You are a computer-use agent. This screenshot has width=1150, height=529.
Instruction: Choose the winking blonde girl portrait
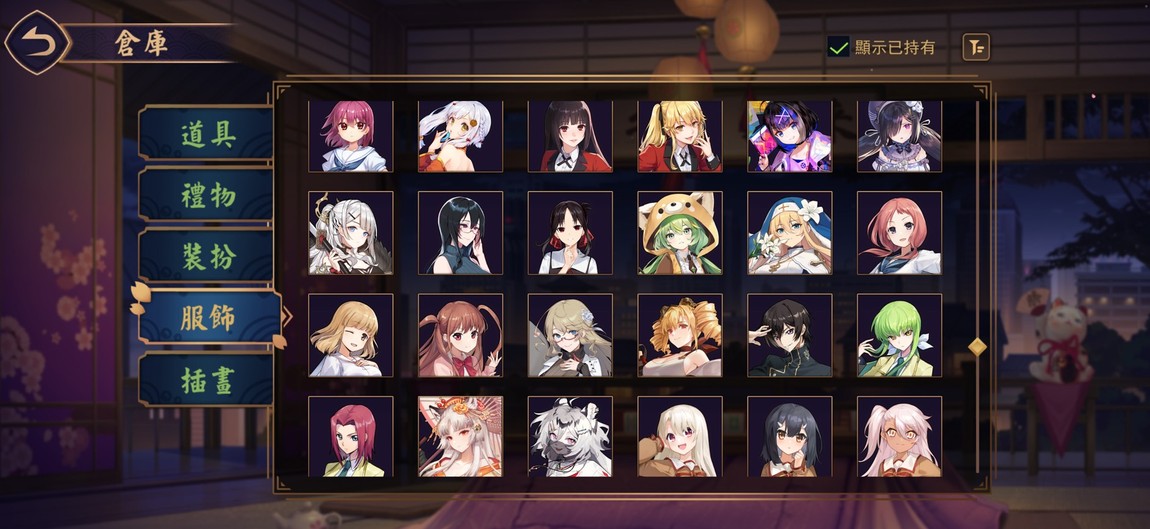coord(350,335)
